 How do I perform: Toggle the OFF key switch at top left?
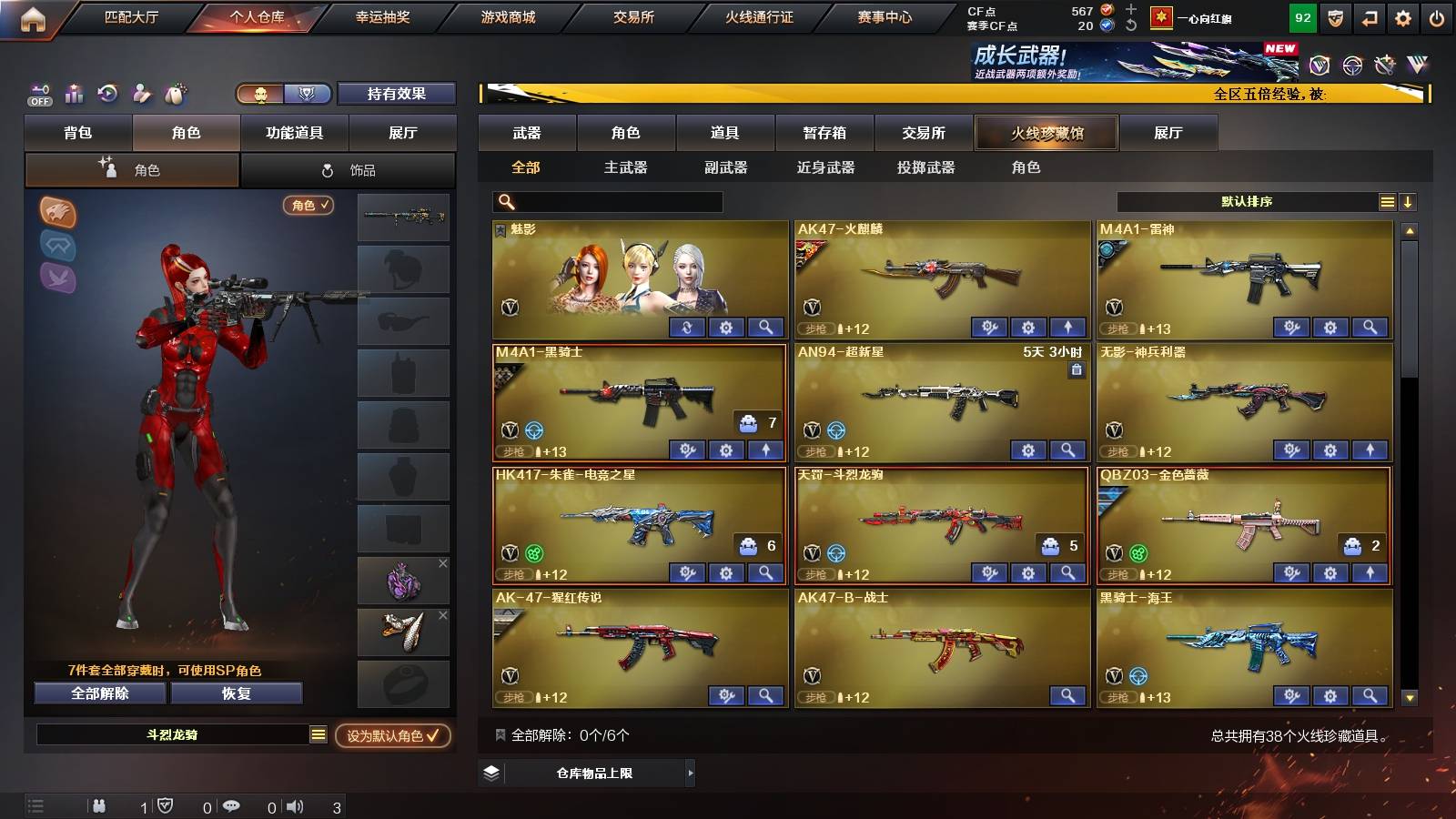[x=39, y=95]
